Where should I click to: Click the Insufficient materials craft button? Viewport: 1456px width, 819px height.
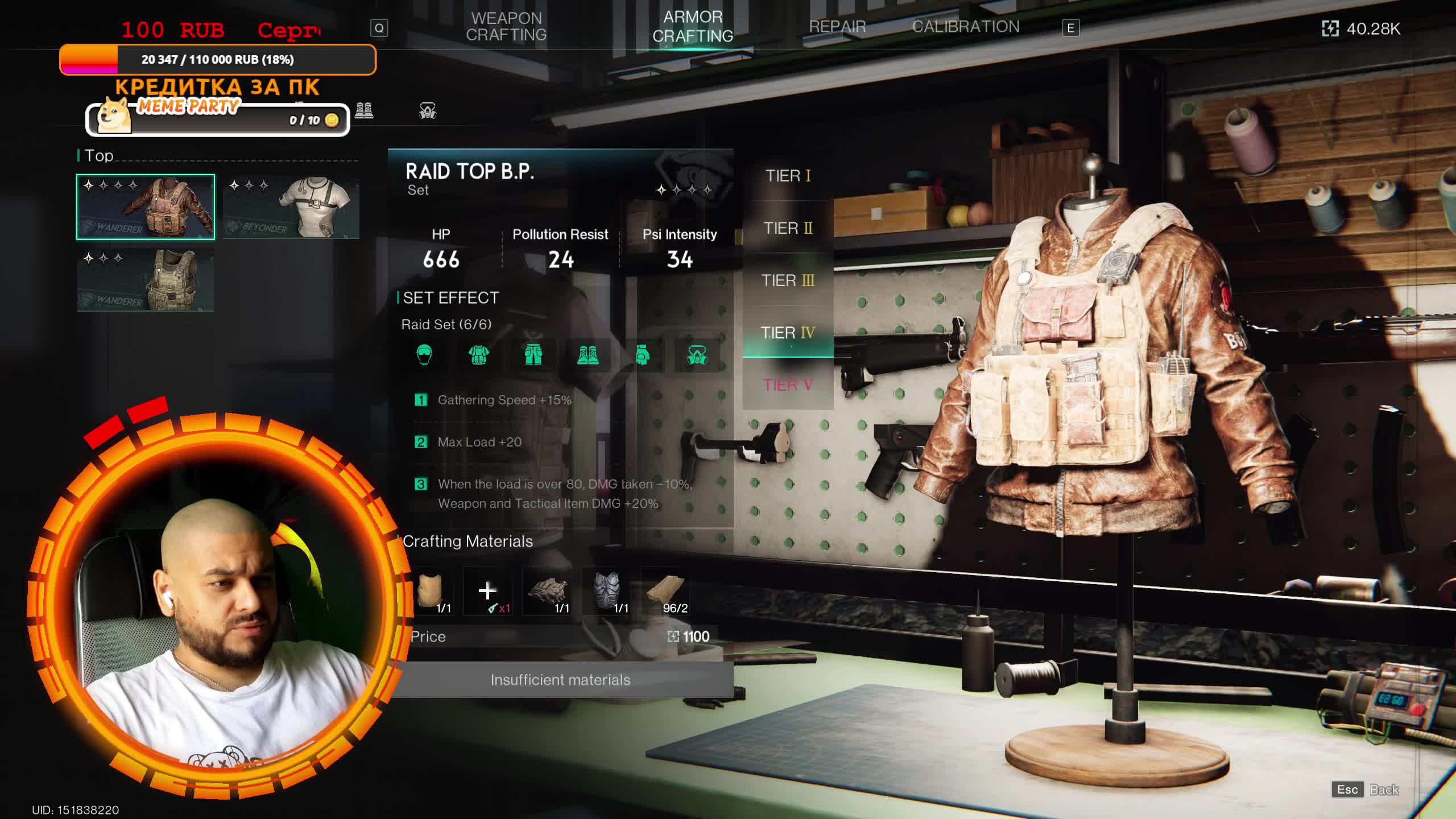pos(560,680)
